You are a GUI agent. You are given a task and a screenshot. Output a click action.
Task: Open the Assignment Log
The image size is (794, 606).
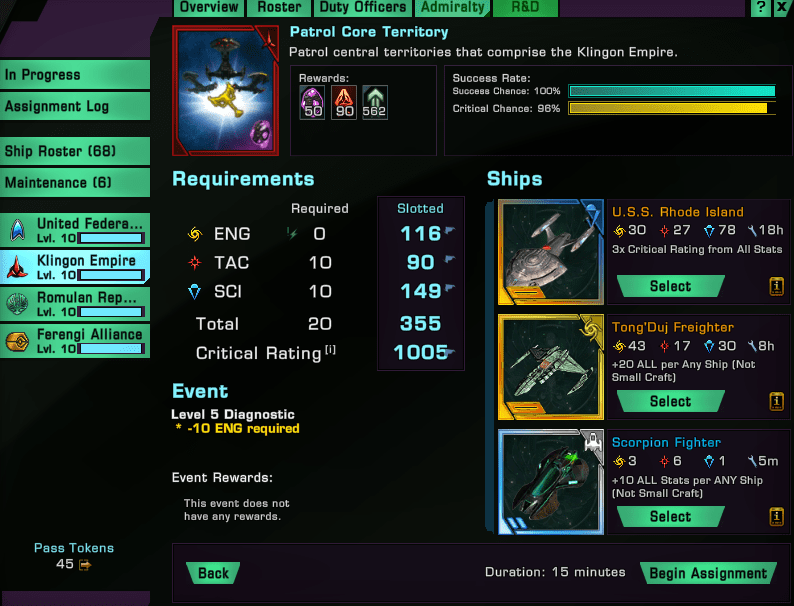[74, 106]
